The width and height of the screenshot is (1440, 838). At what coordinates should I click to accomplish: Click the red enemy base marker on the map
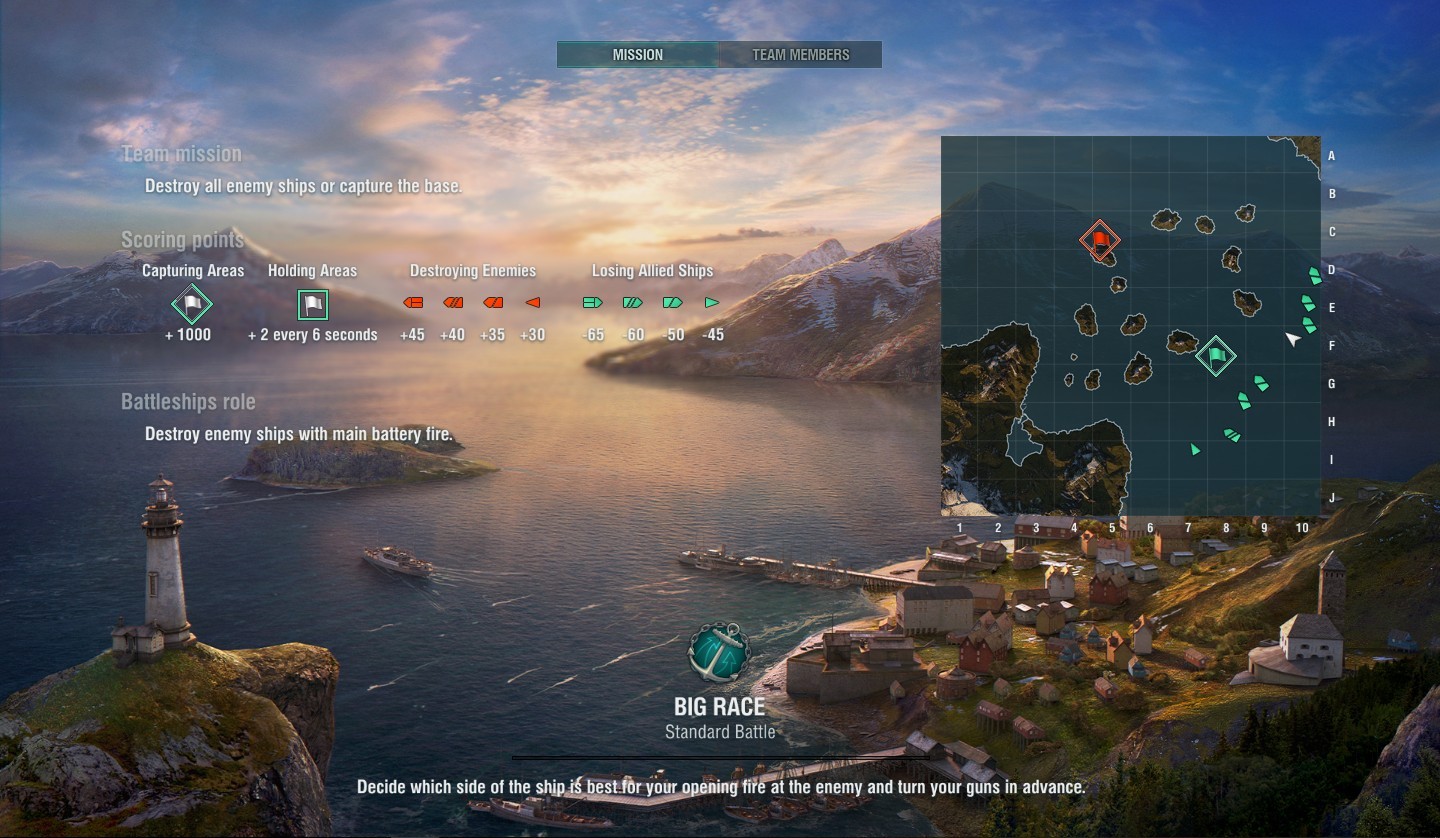click(x=1100, y=240)
